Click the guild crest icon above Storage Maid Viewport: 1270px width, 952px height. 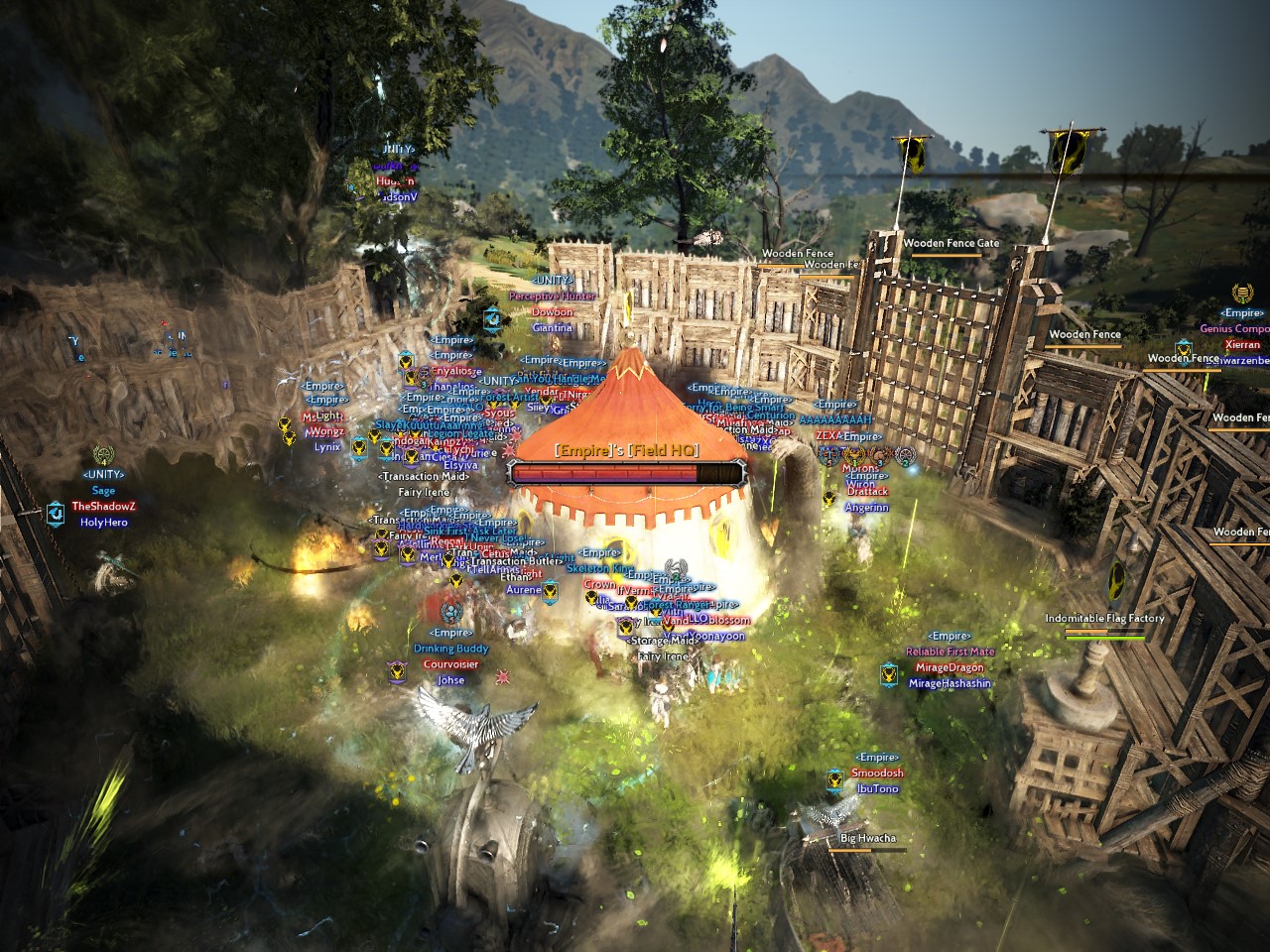(627, 626)
